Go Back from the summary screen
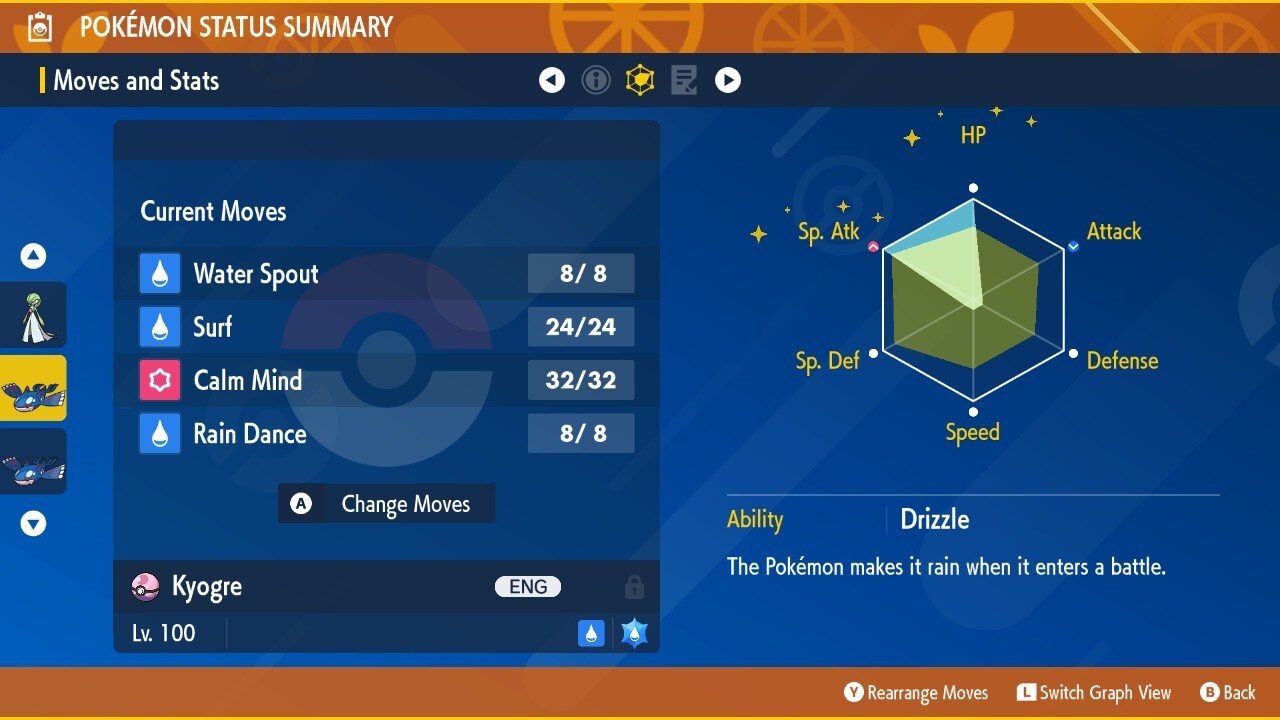1280x720 pixels. pos(1228,693)
